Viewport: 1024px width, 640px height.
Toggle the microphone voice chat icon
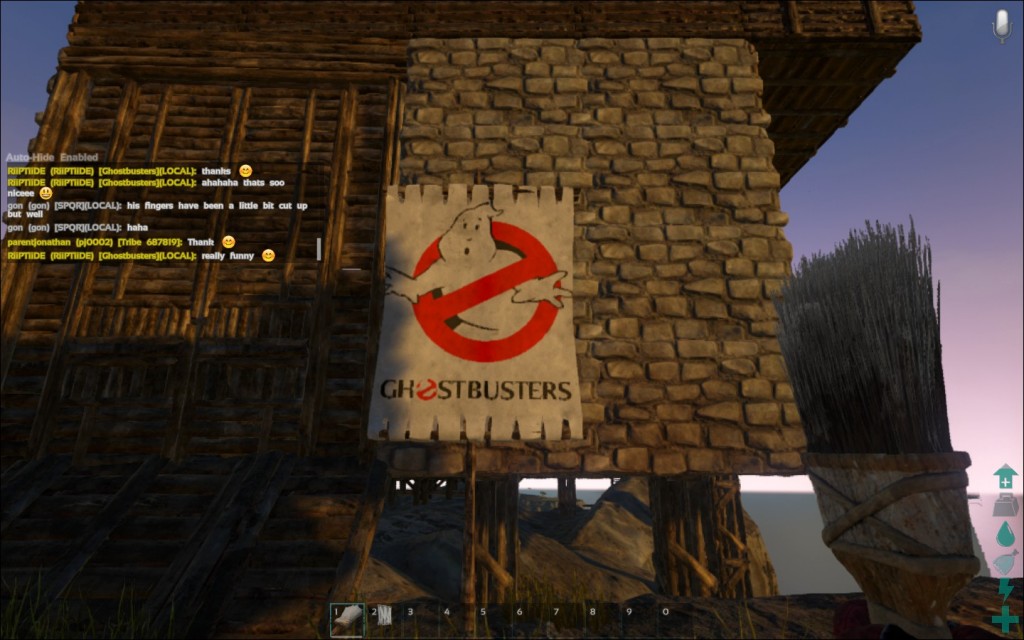1001,25
